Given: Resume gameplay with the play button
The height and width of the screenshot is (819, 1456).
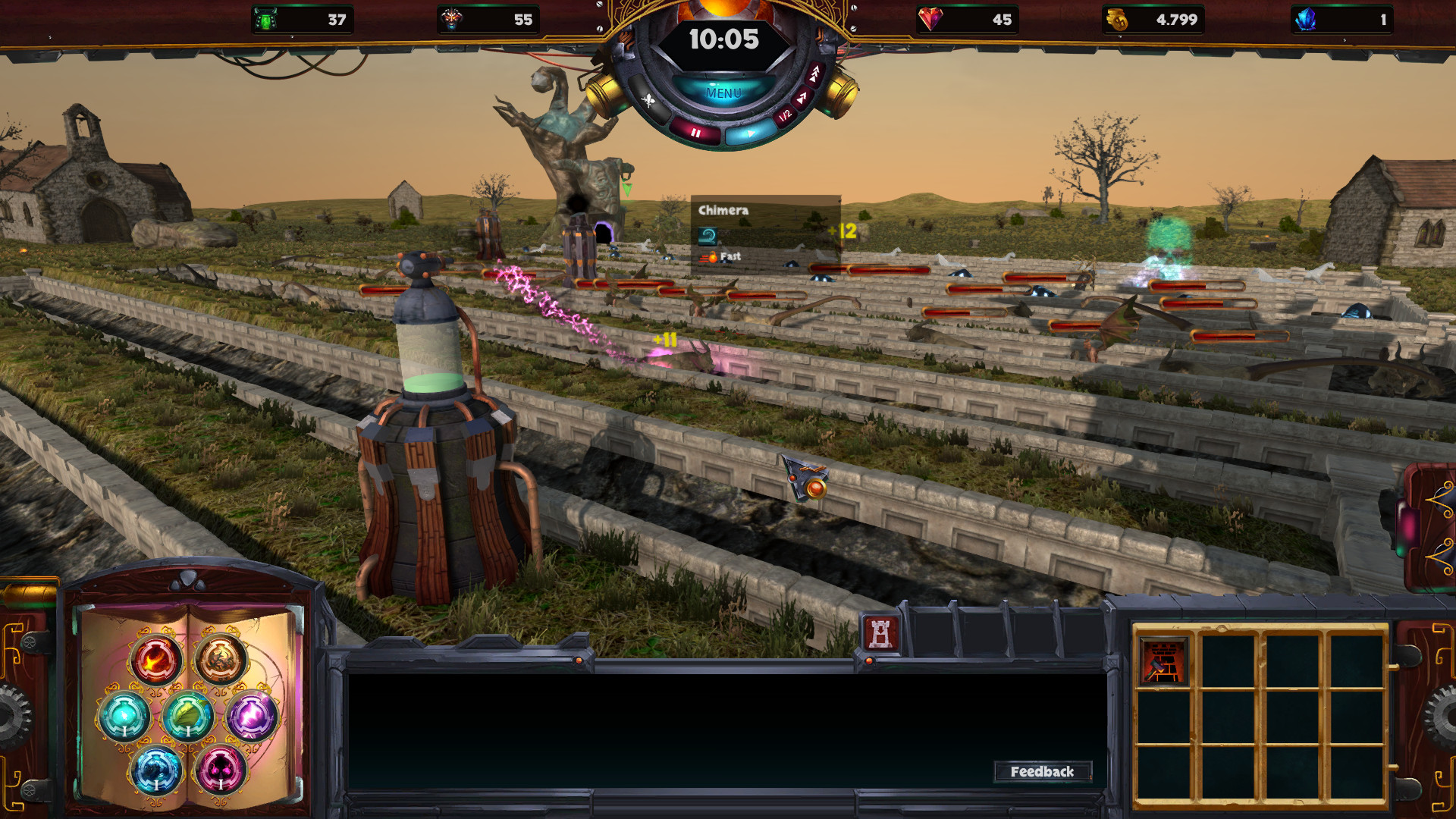Looking at the screenshot, I should point(749,134).
